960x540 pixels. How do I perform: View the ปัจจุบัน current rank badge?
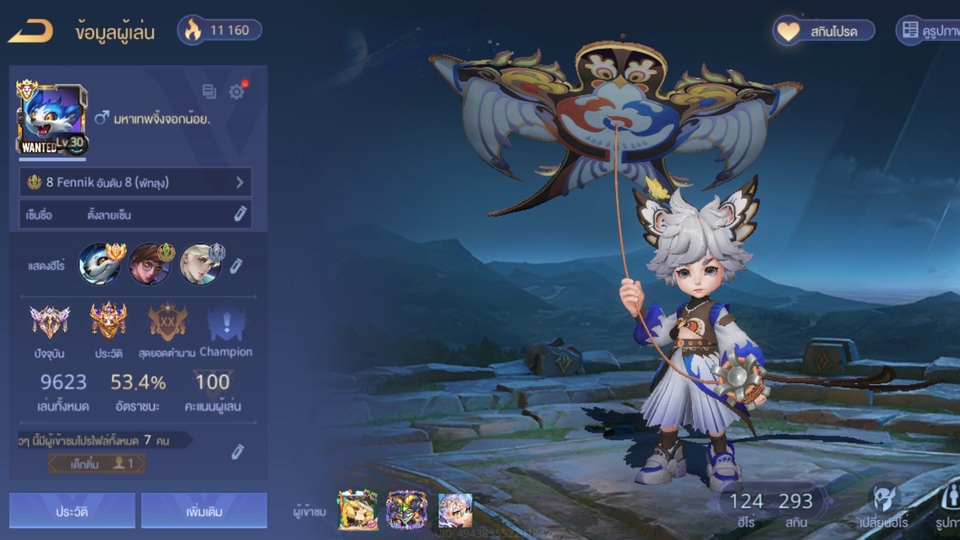[49, 321]
